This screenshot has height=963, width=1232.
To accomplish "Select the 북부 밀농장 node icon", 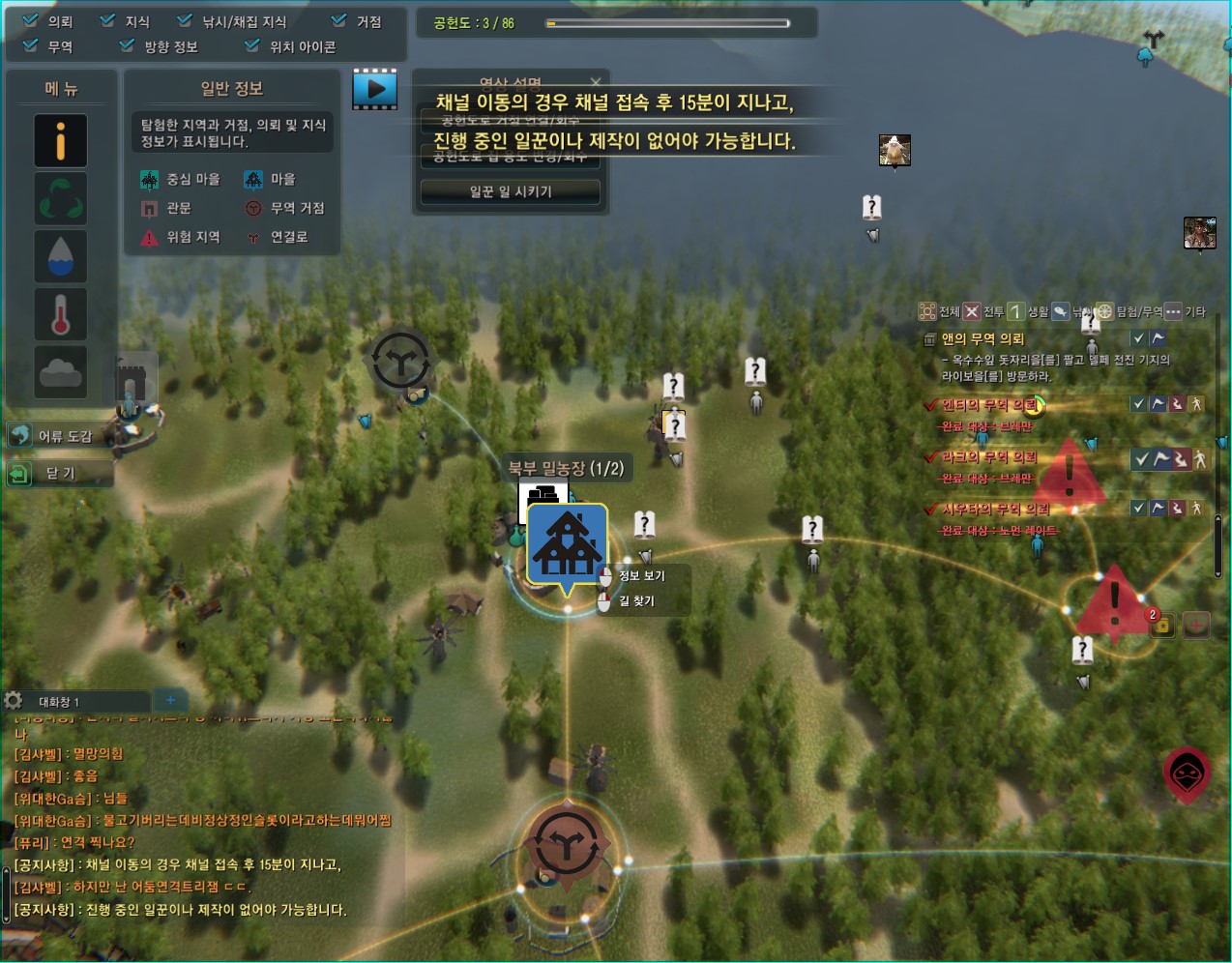I will (568, 542).
